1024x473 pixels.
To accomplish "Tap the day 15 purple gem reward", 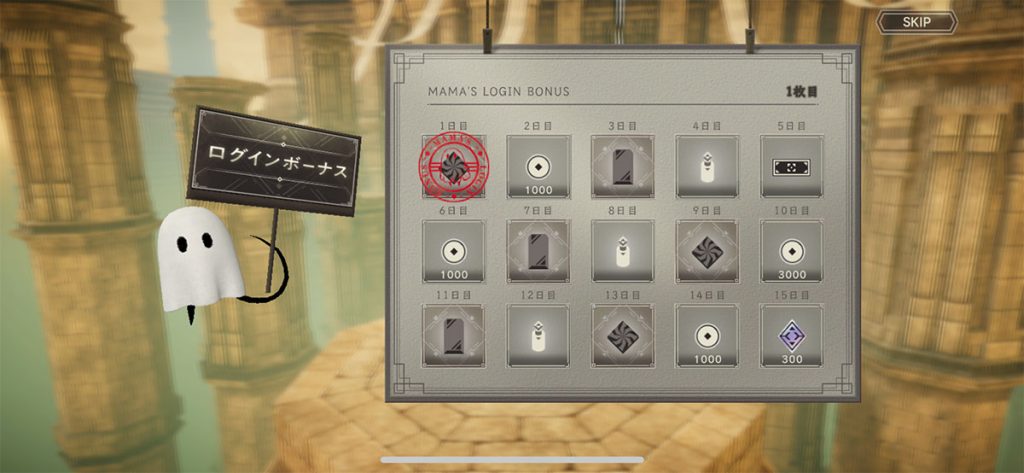I will click(792, 335).
